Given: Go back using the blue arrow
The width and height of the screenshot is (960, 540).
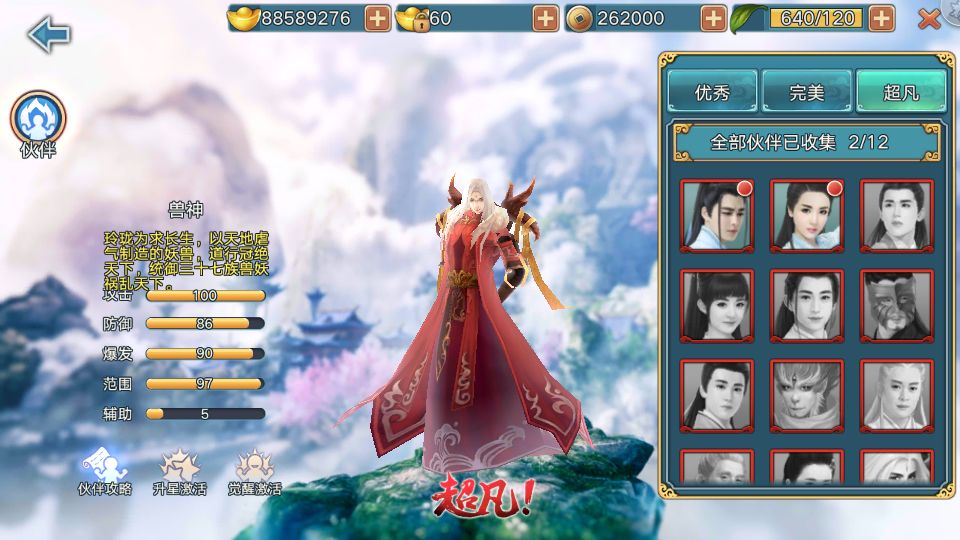Looking at the screenshot, I should pos(48,35).
